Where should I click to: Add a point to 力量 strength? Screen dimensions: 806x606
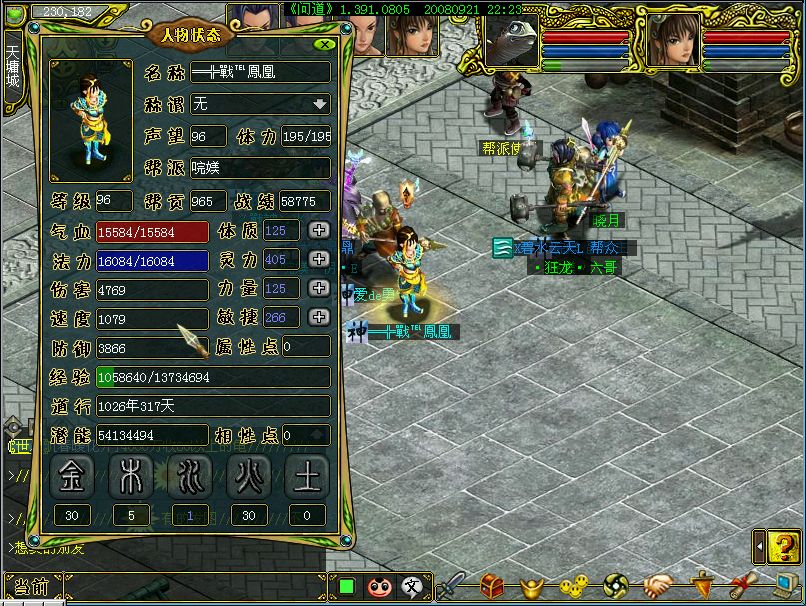[x=319, y=288]
